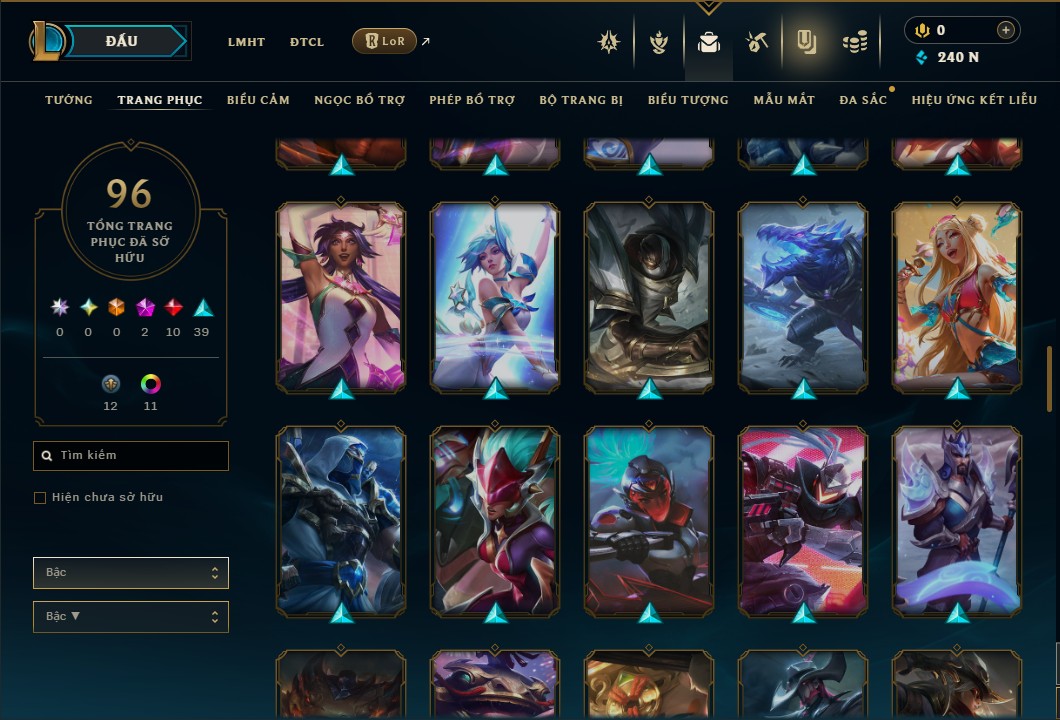Viewport: 1060px width, 720px height.
Task: Open the BIỂU CẢM emotes tab
Action: [258, 100]
